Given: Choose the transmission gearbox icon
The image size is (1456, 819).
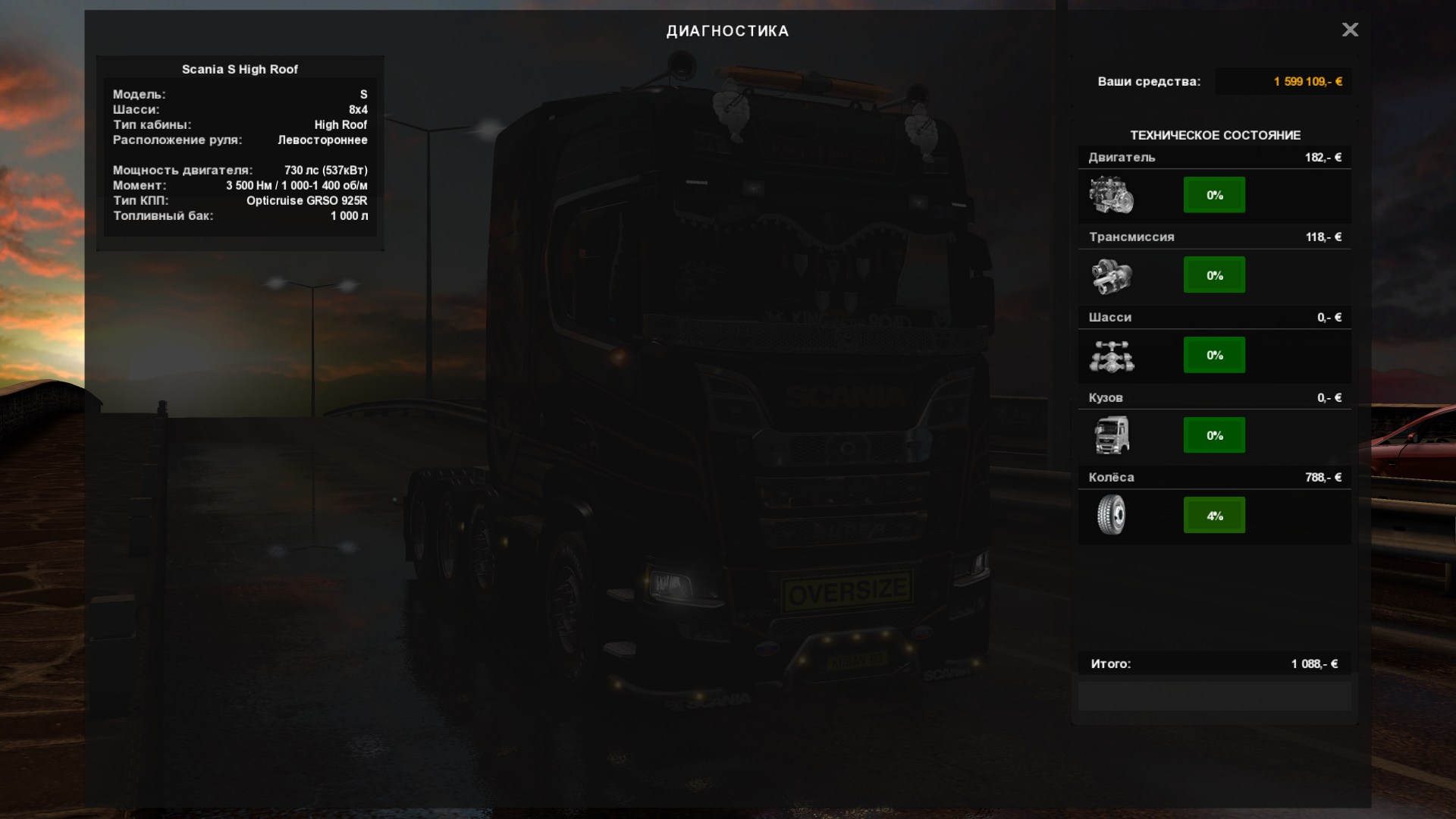Looking at the screenshot, I should click(x=1112, y=275).
